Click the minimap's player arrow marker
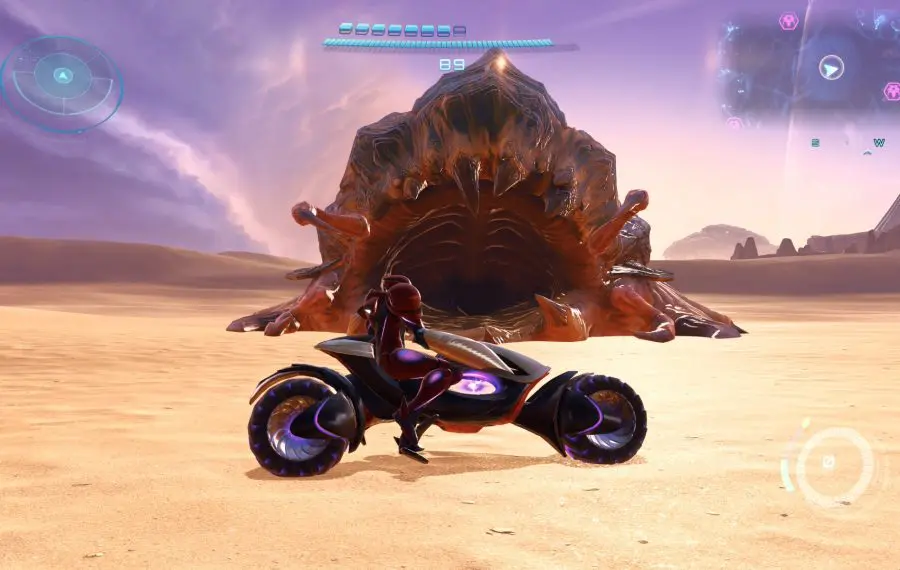Image resolution: width=900 pixels, height=570 pixels. pyautogui.click(x=831, y=67)
